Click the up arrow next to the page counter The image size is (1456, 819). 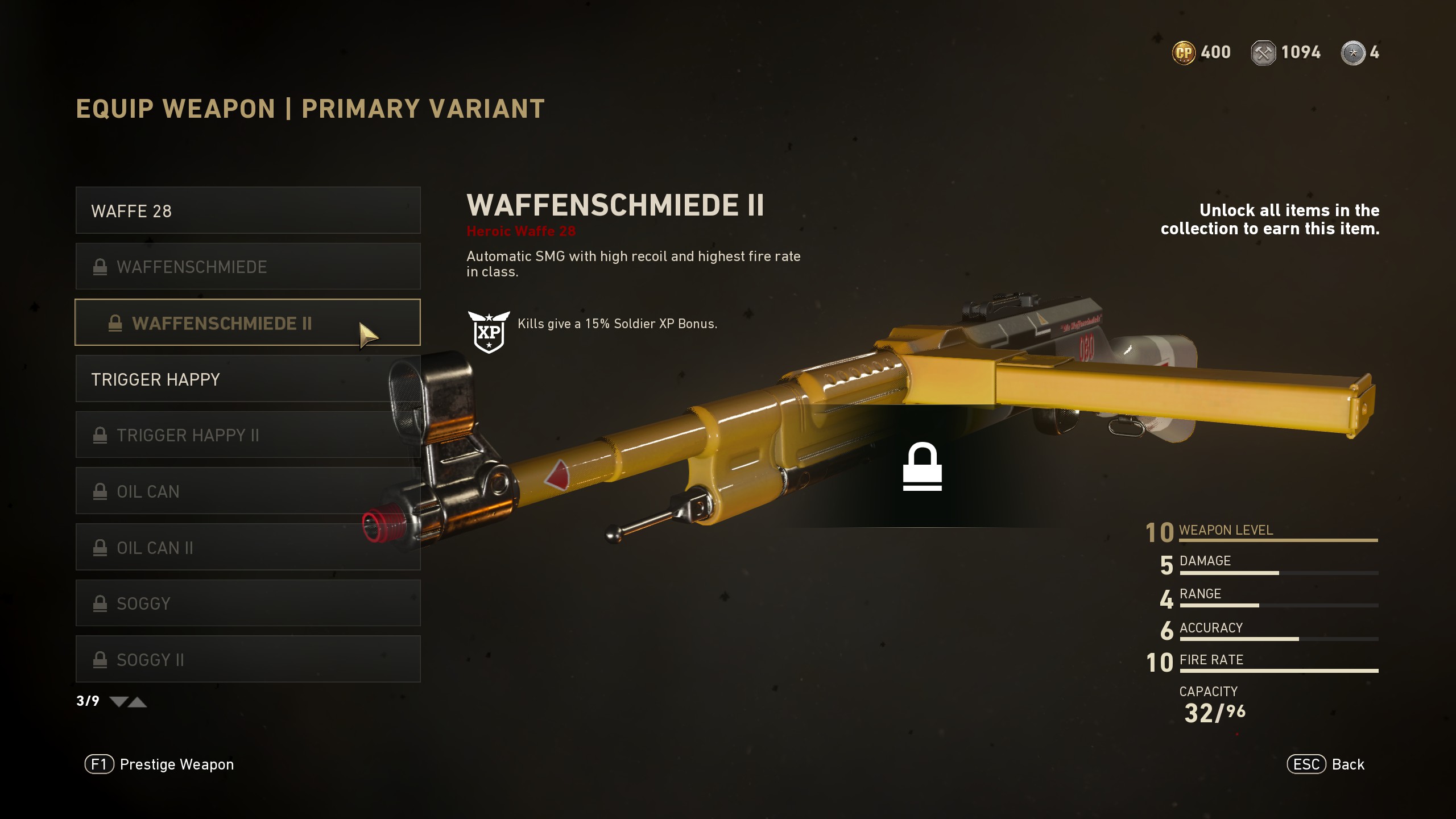tap(138, 701)
